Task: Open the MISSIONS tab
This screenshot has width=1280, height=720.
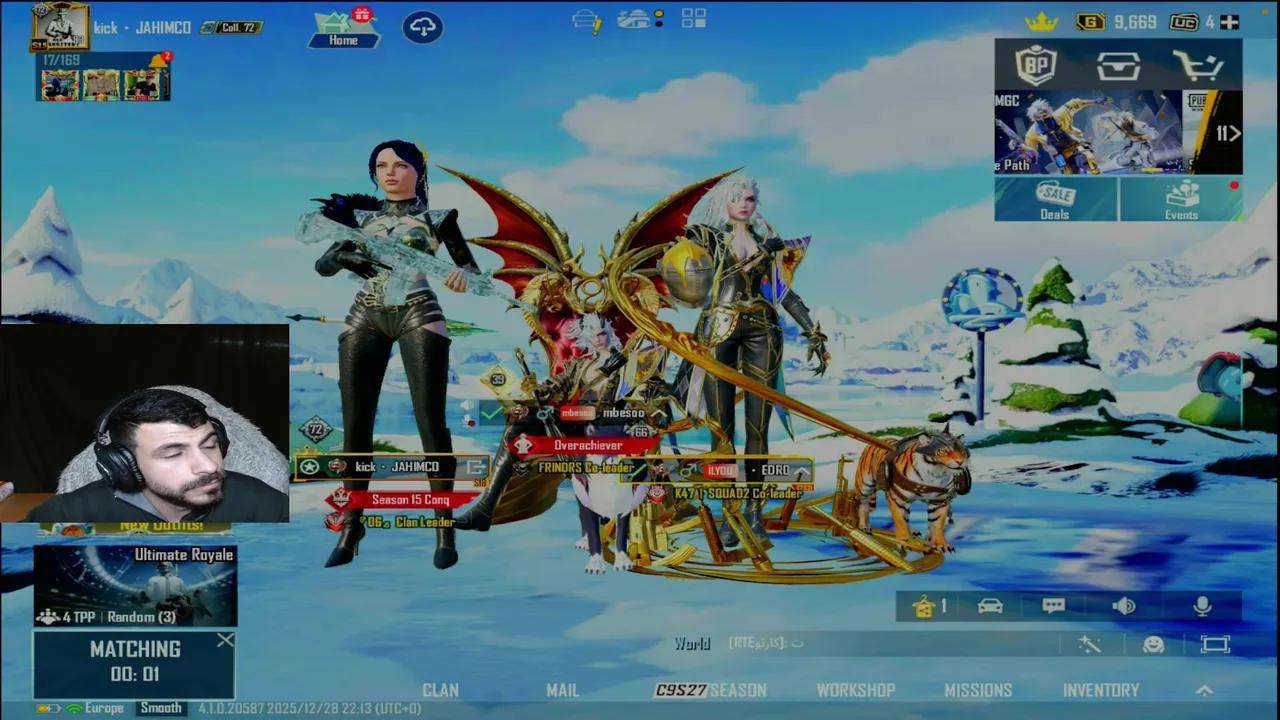Action: click(978, 690)
